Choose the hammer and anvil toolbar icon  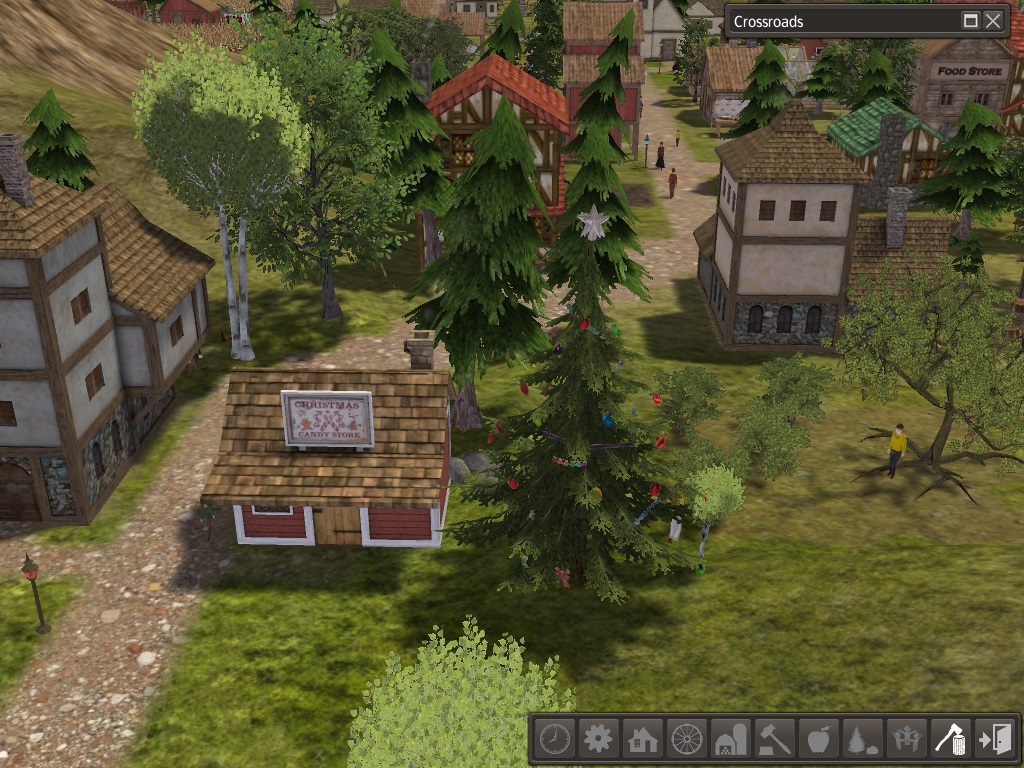[x=774, y=740]
